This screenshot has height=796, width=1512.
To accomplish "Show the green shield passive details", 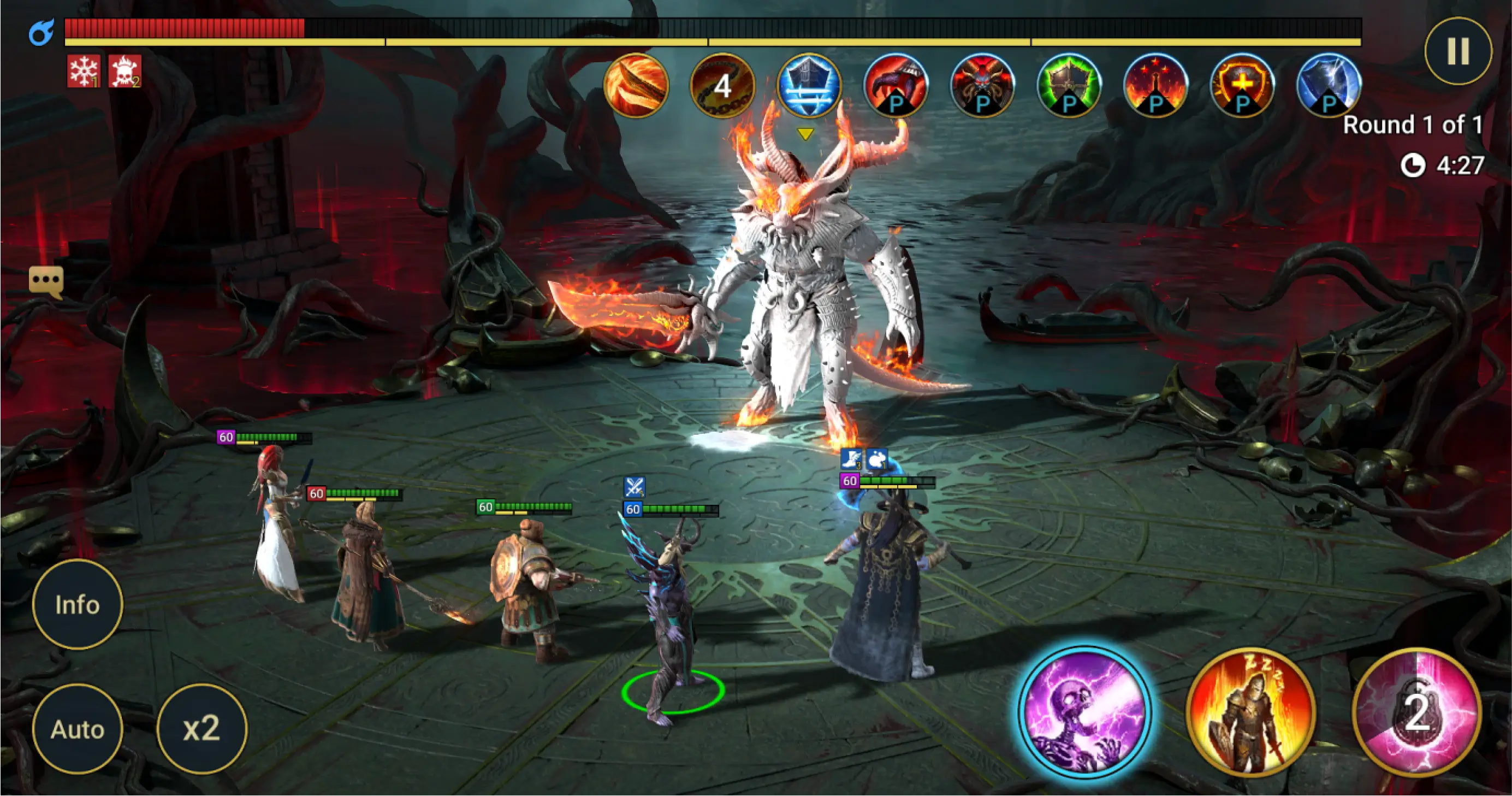I will pyautogui.click(x=1069, y=86).
